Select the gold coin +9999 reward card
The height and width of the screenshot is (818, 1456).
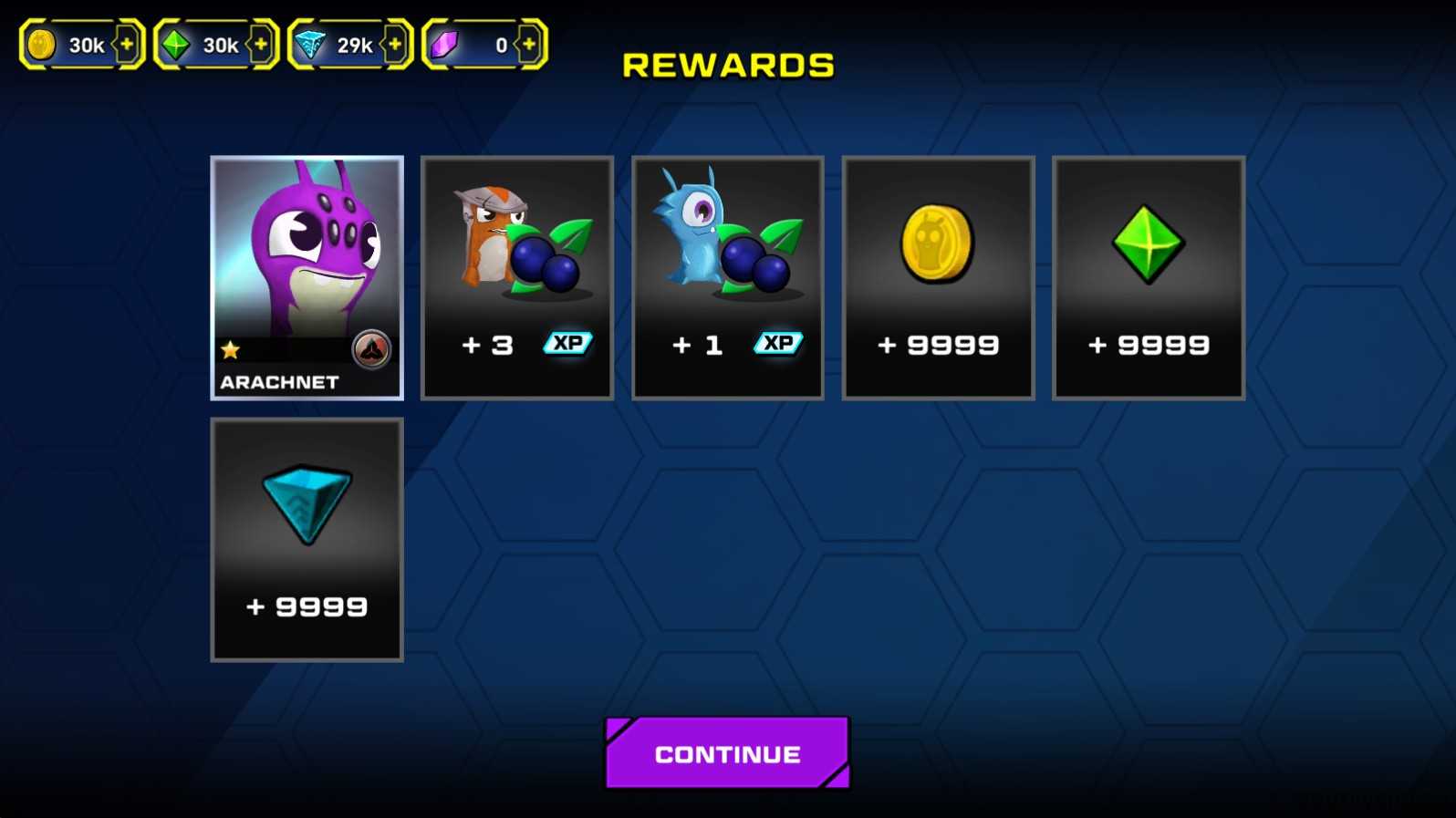coord(938,278)
